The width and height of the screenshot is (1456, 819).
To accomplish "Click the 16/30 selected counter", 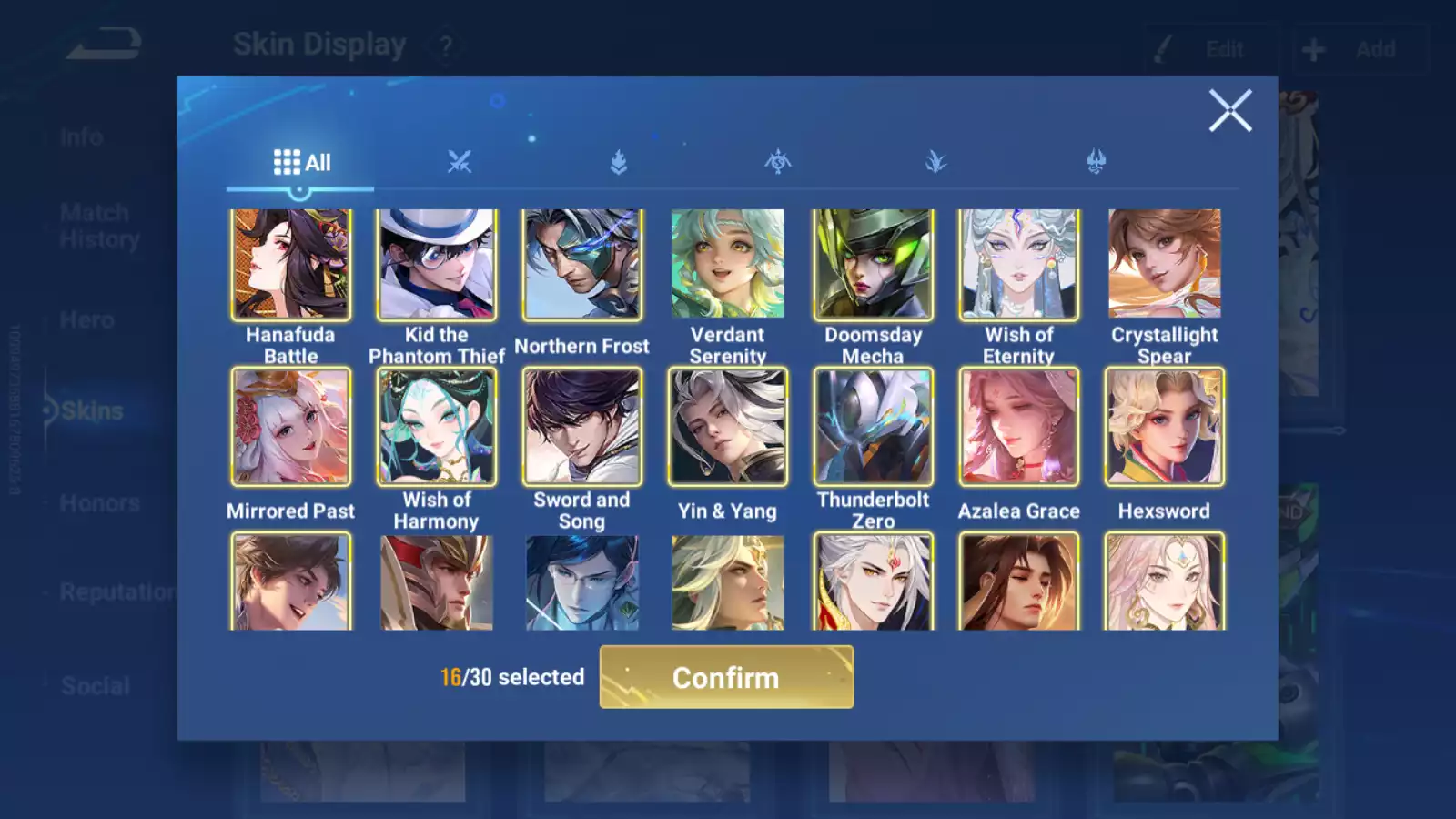I will click(510, 677).
